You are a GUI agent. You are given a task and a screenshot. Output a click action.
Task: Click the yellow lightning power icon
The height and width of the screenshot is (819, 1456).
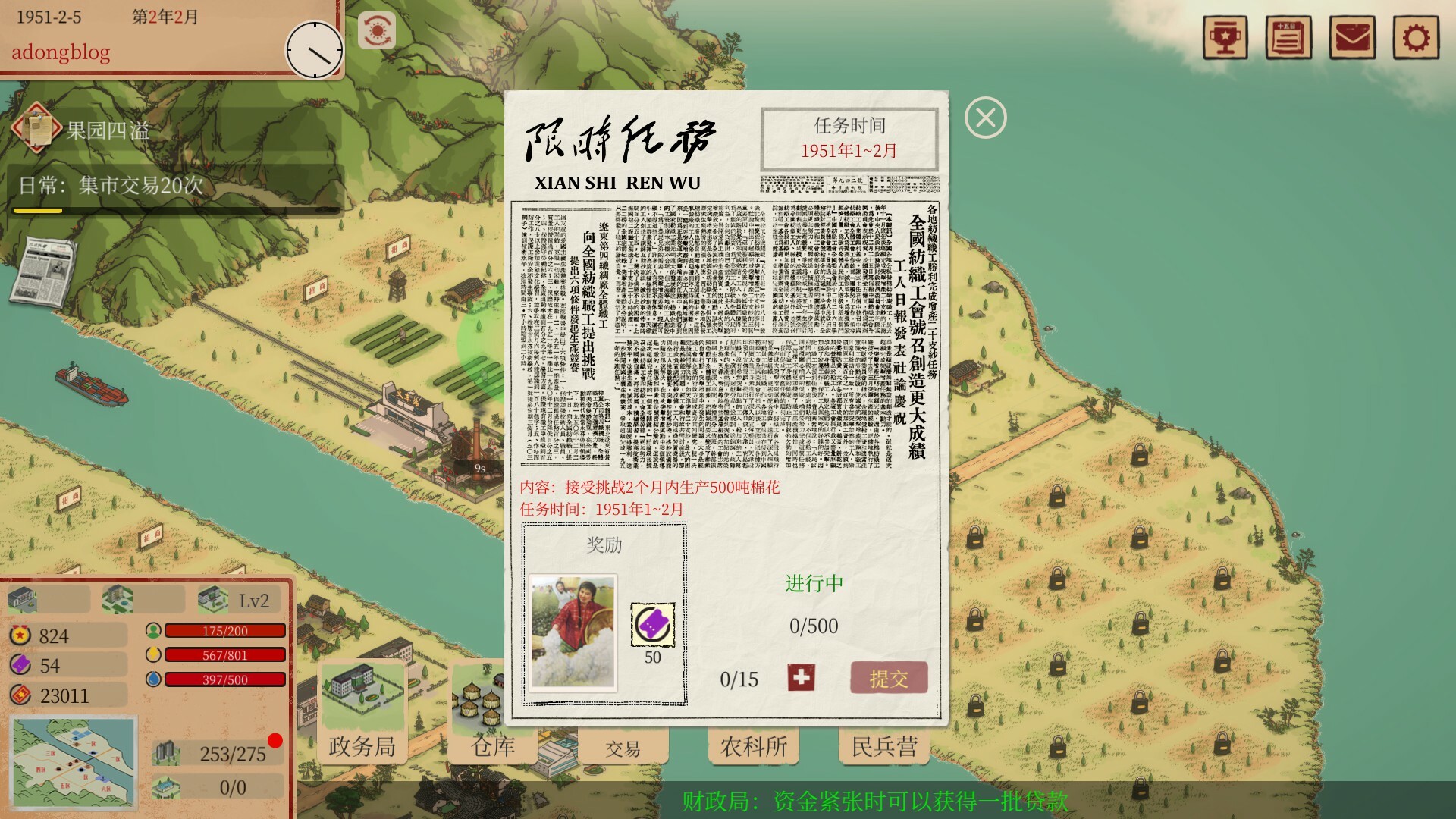click(x=154, y=654)
